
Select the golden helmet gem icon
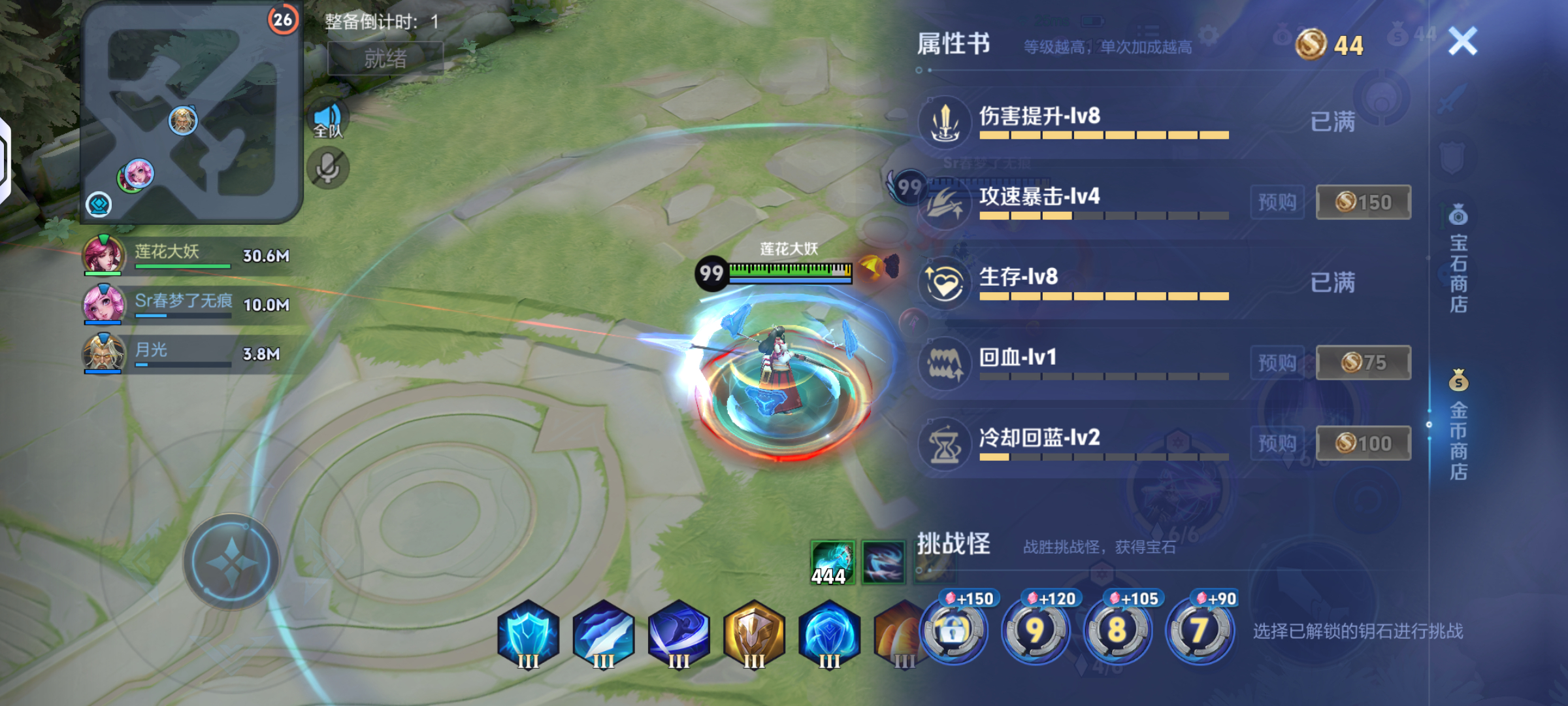754,635
